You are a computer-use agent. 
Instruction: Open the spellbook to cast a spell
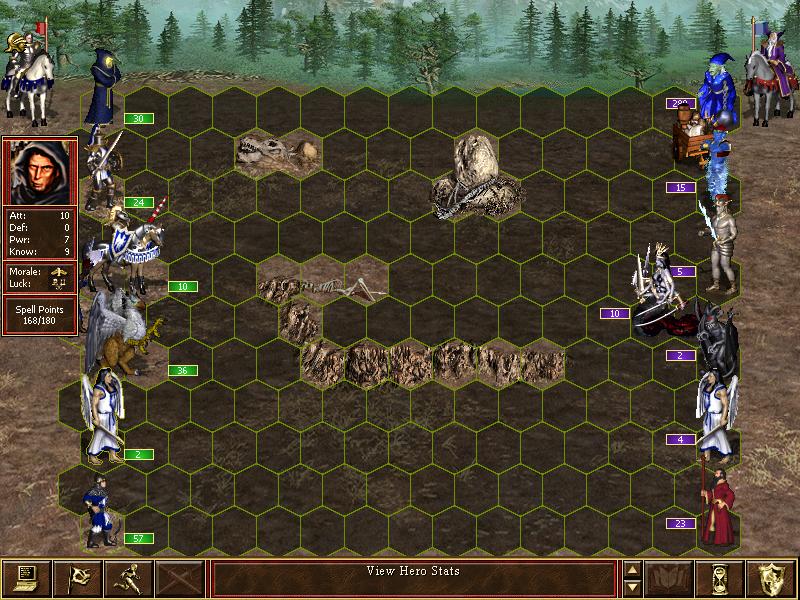click(670, 577)
